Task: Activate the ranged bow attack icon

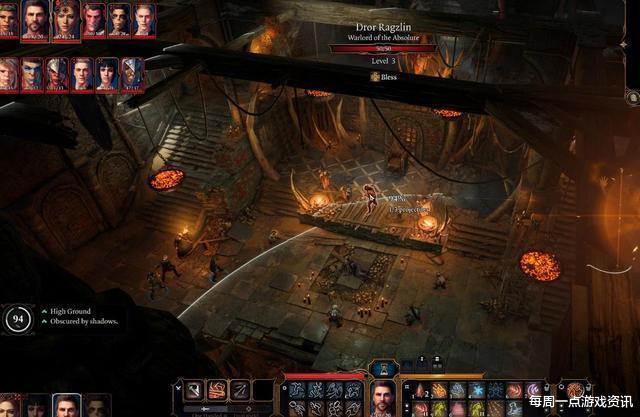Action: (x=239, y=390)
